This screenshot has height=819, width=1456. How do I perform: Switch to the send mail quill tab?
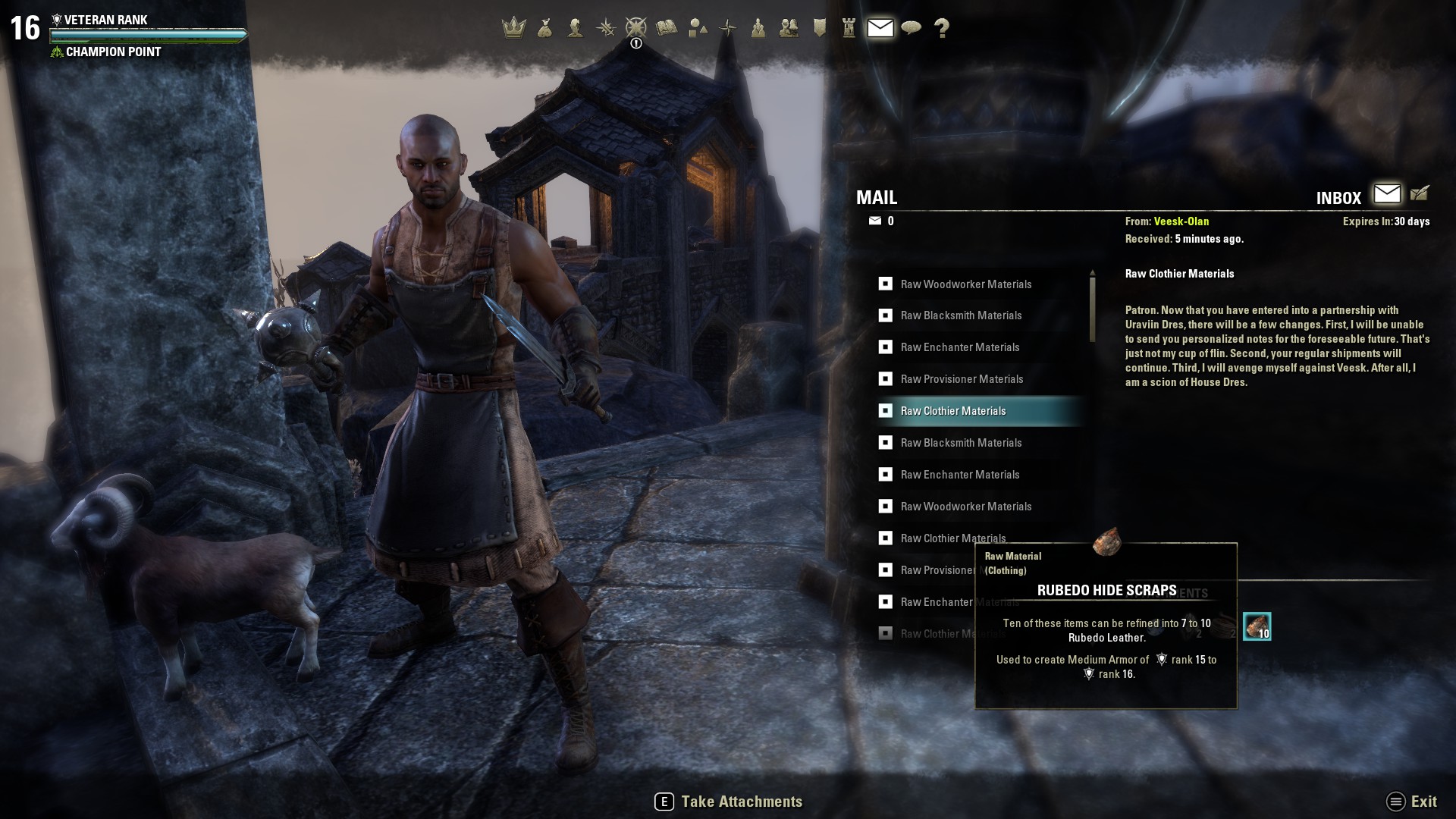pos(1420,194)
